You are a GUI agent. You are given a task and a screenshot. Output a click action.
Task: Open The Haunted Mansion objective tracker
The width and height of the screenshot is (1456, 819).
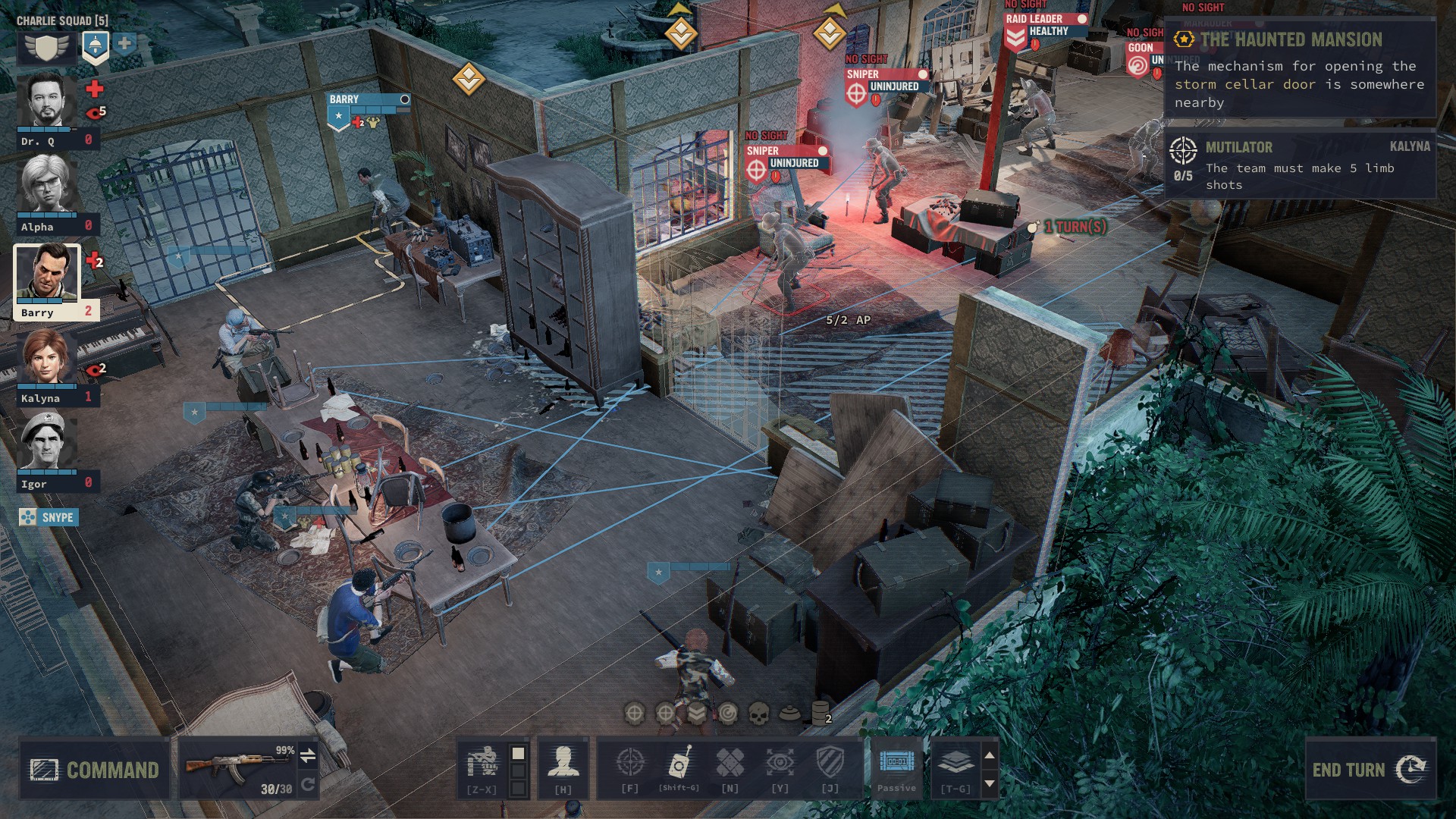[1291, 39]
